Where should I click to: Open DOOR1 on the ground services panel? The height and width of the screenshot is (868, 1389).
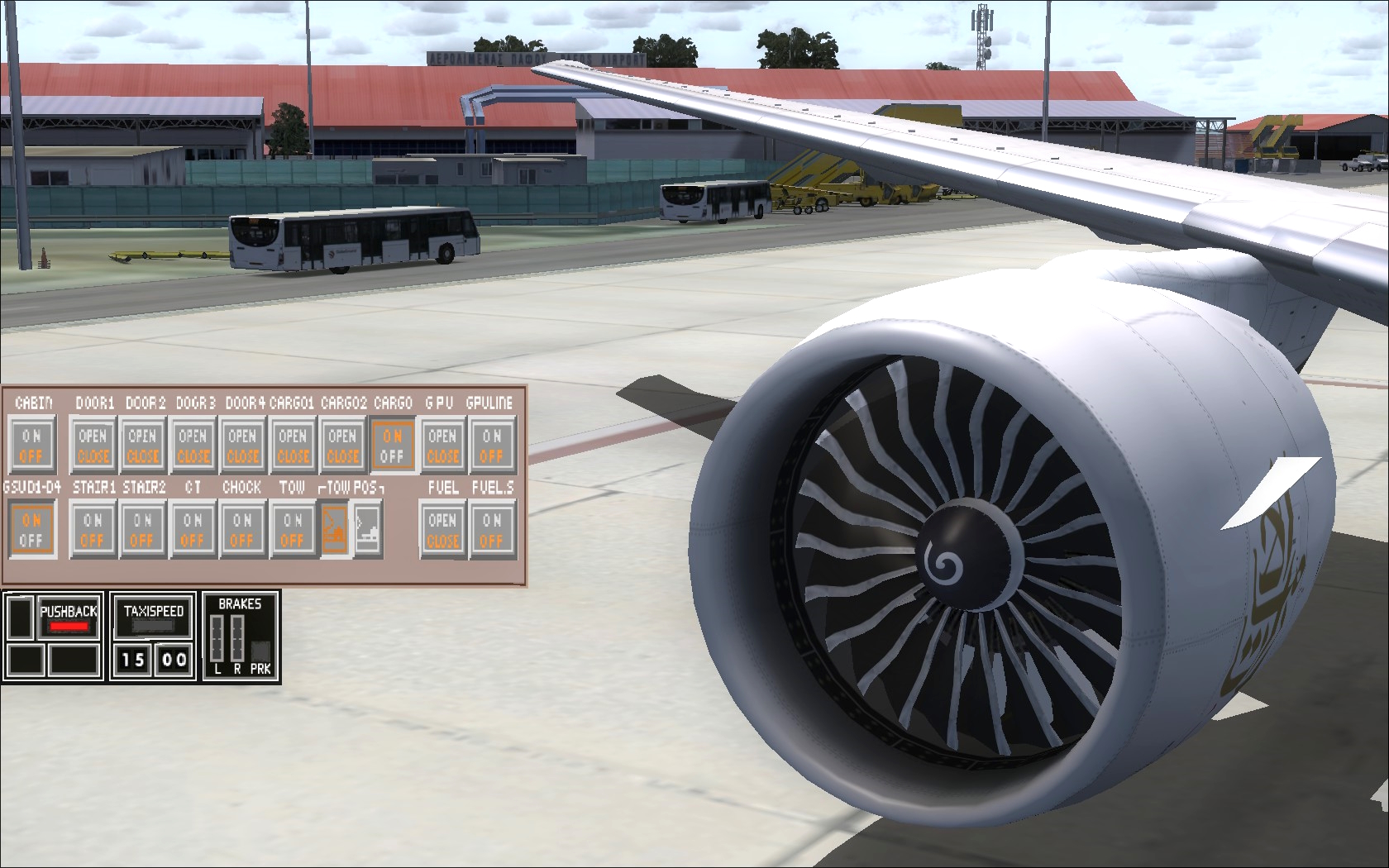[x=93, y=436]
